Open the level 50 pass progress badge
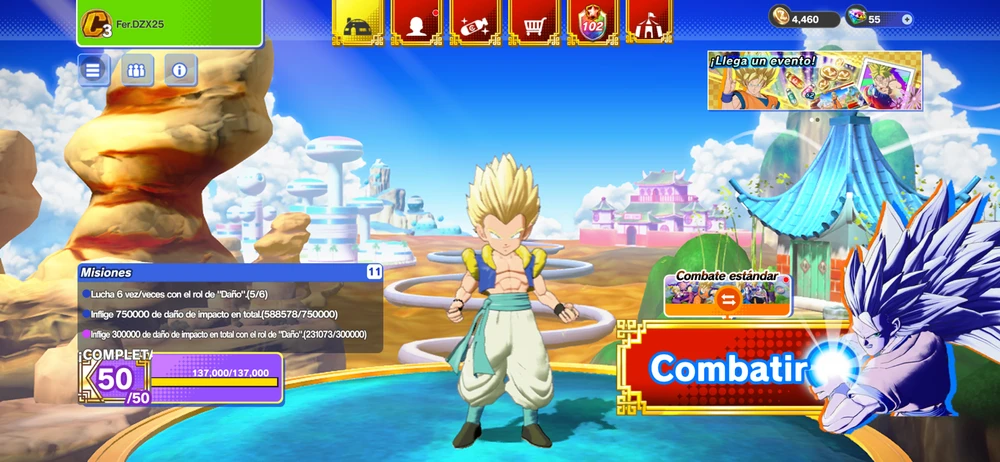Viewport: 1000px width, 462px height. [115, 379]
